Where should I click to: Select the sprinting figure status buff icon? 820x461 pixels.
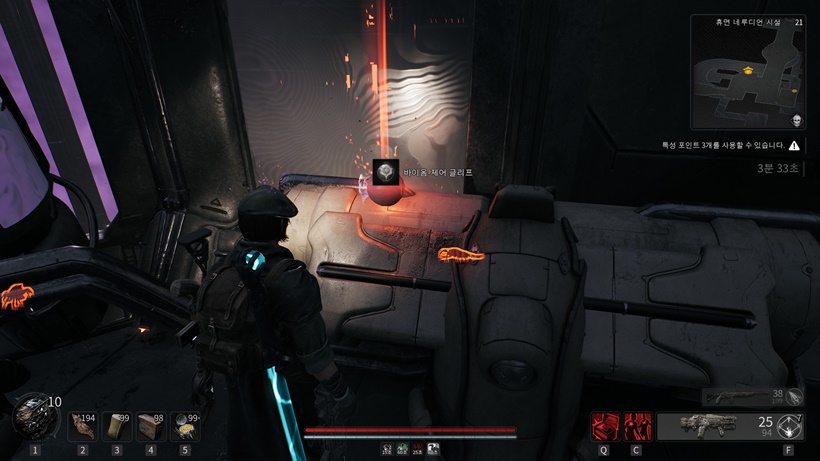point(387,450)
